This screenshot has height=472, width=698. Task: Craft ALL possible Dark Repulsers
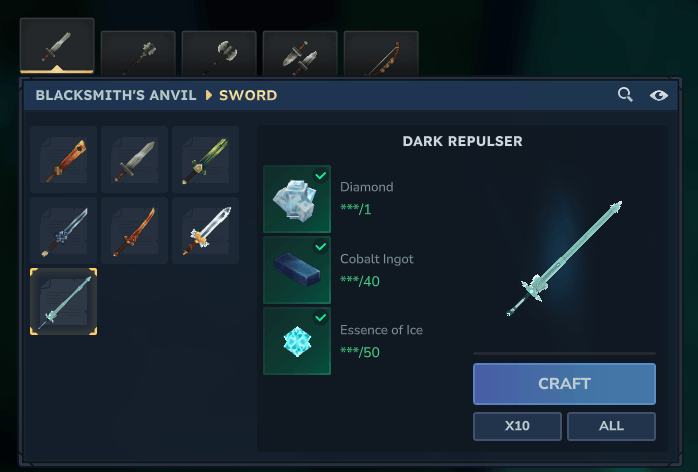(x=611, y=426)
